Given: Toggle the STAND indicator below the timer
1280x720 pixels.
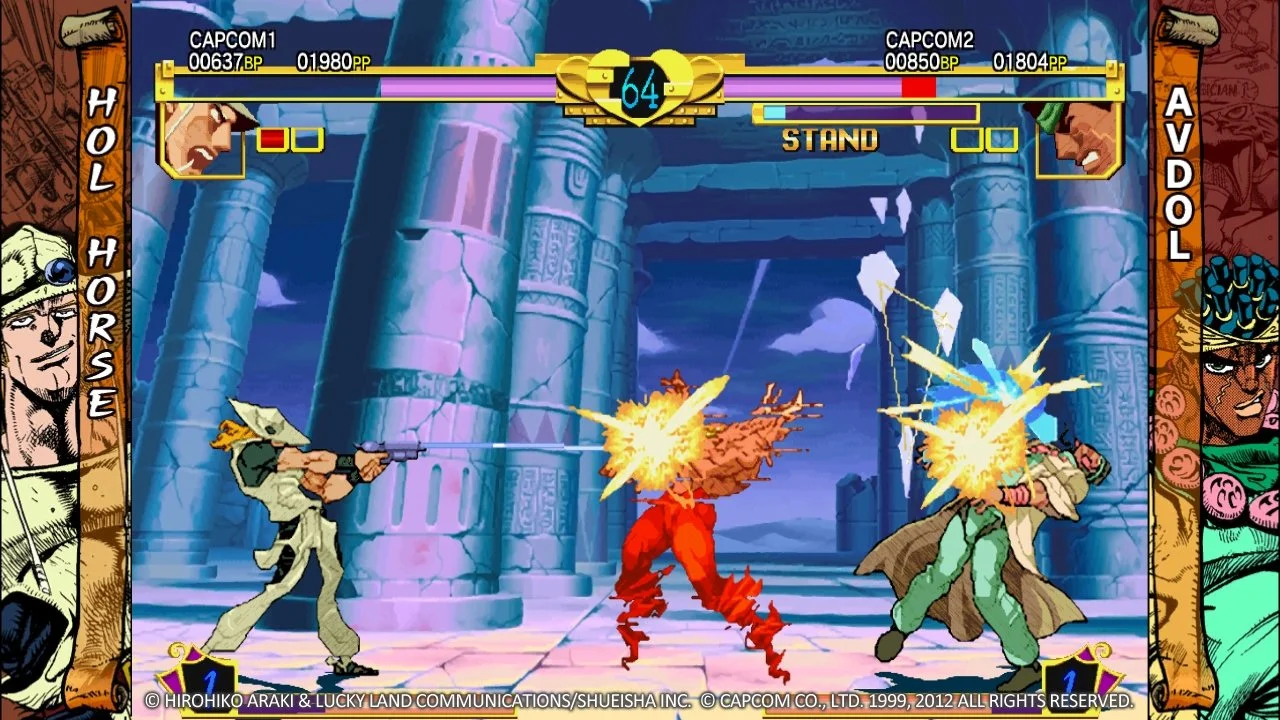Looking at the screenshot, I should point(831,140).
